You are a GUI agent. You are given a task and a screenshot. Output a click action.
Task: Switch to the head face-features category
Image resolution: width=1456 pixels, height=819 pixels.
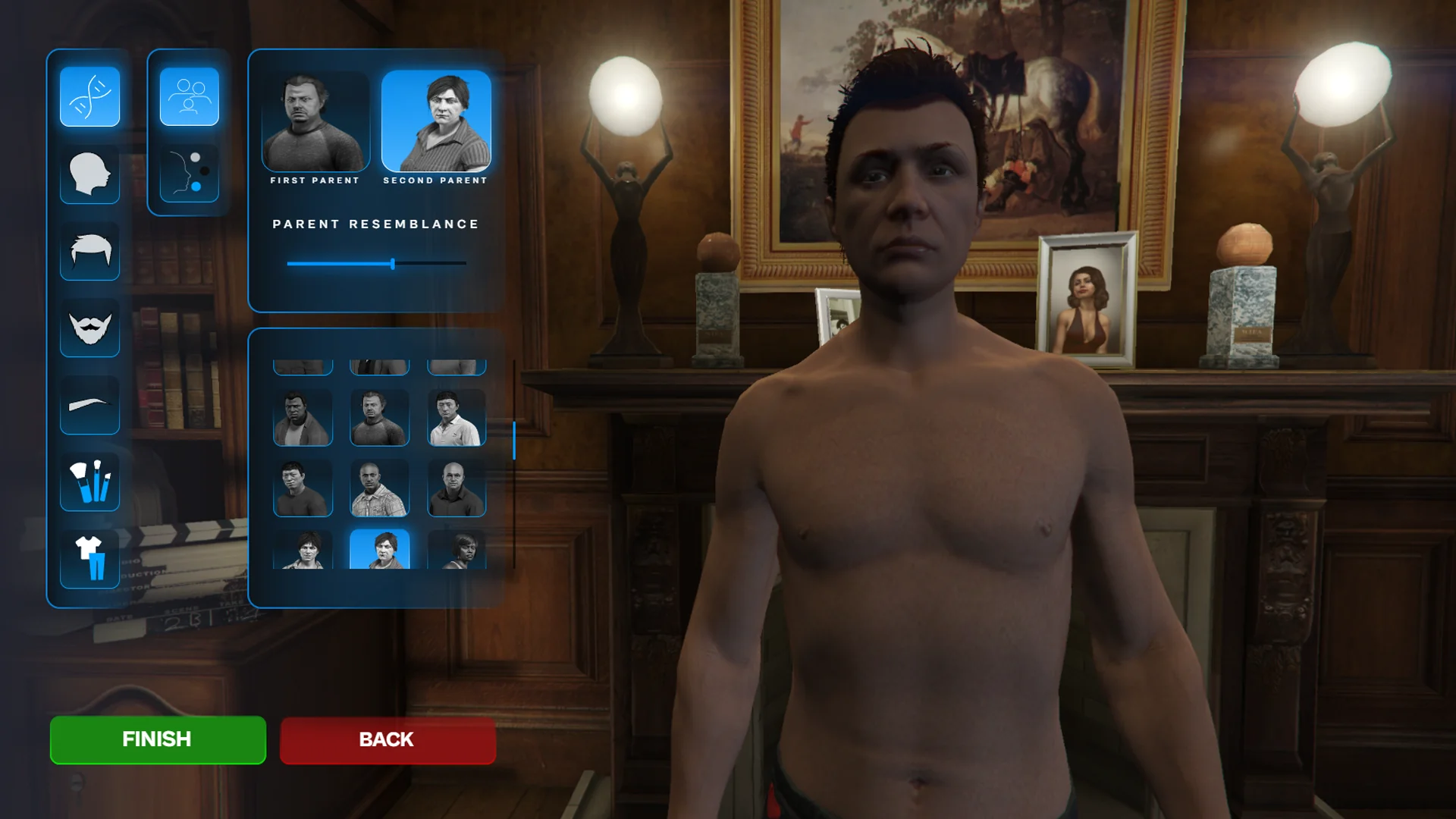click(89, 174)
